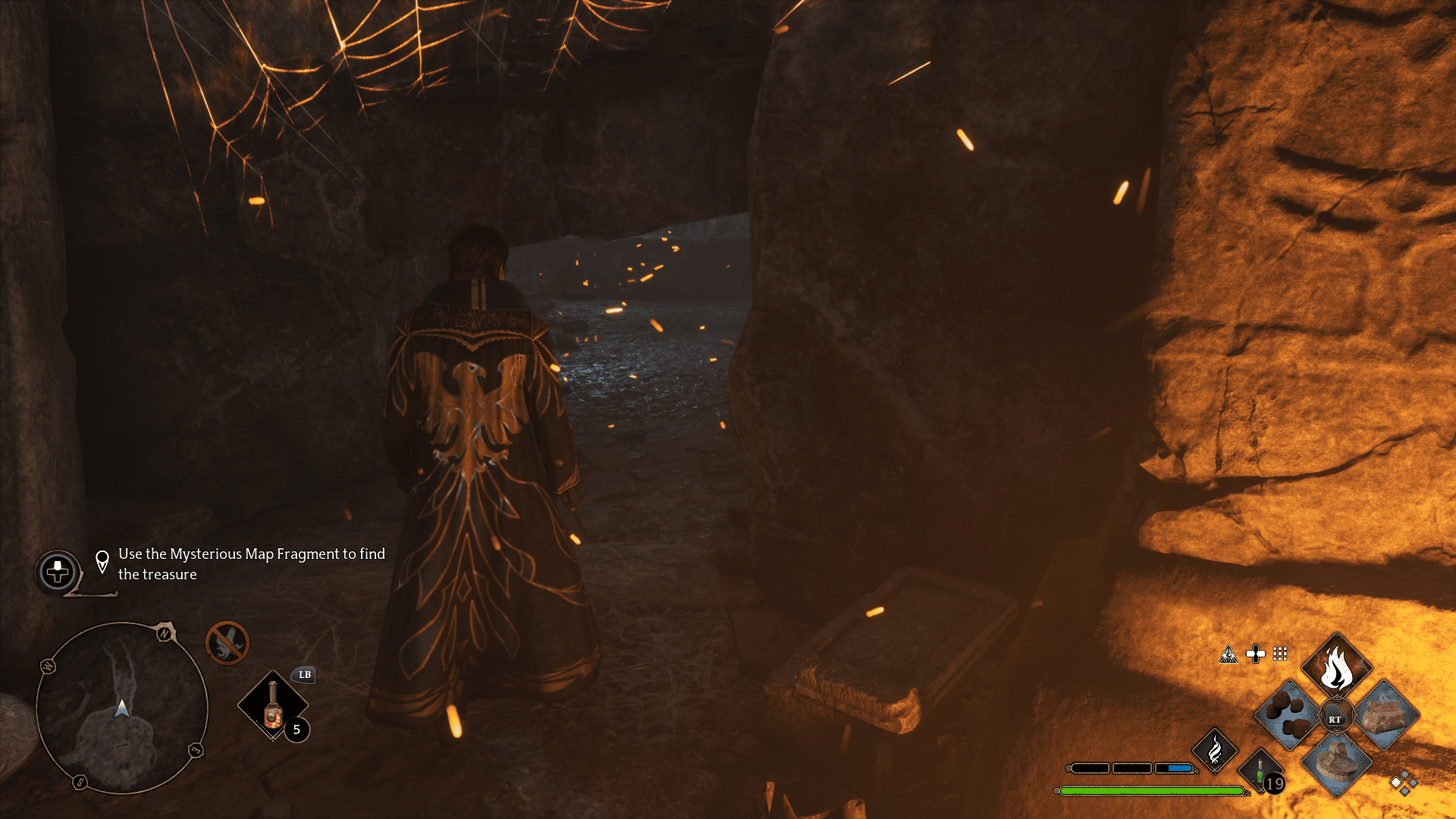Click the no-flying hippogriff icon
This screenshot has height=819, width=1456.
[227, 643]
